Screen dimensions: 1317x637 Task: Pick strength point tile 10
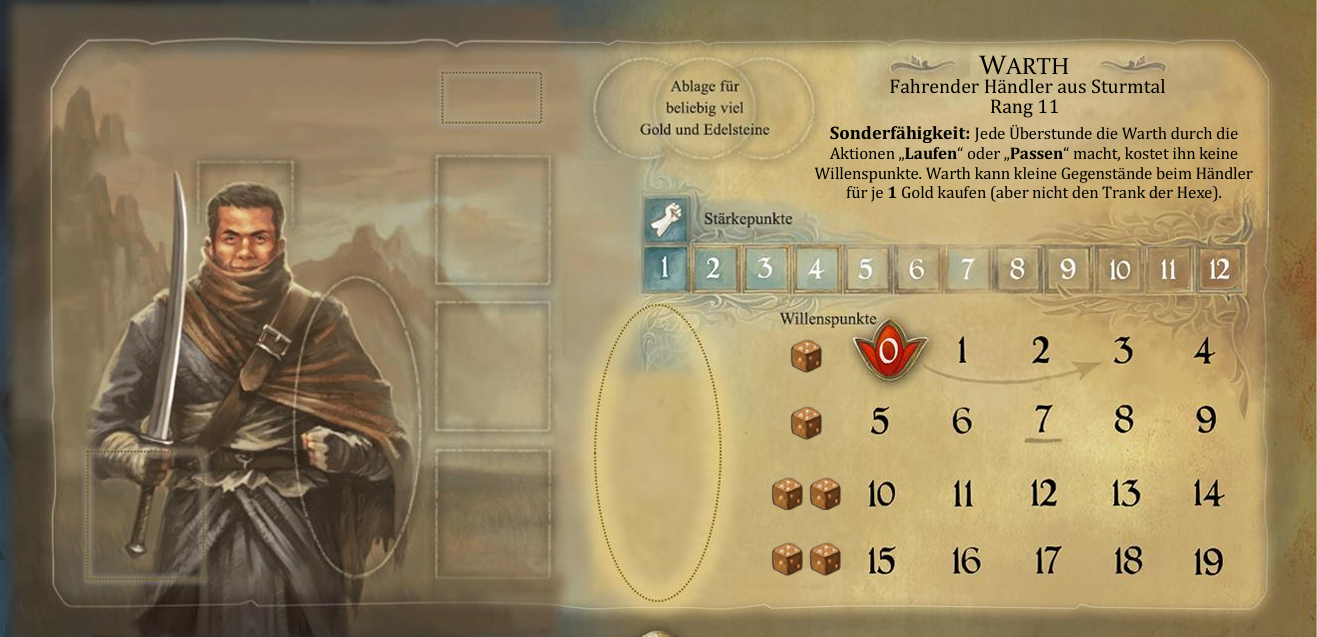point(1119,269)
